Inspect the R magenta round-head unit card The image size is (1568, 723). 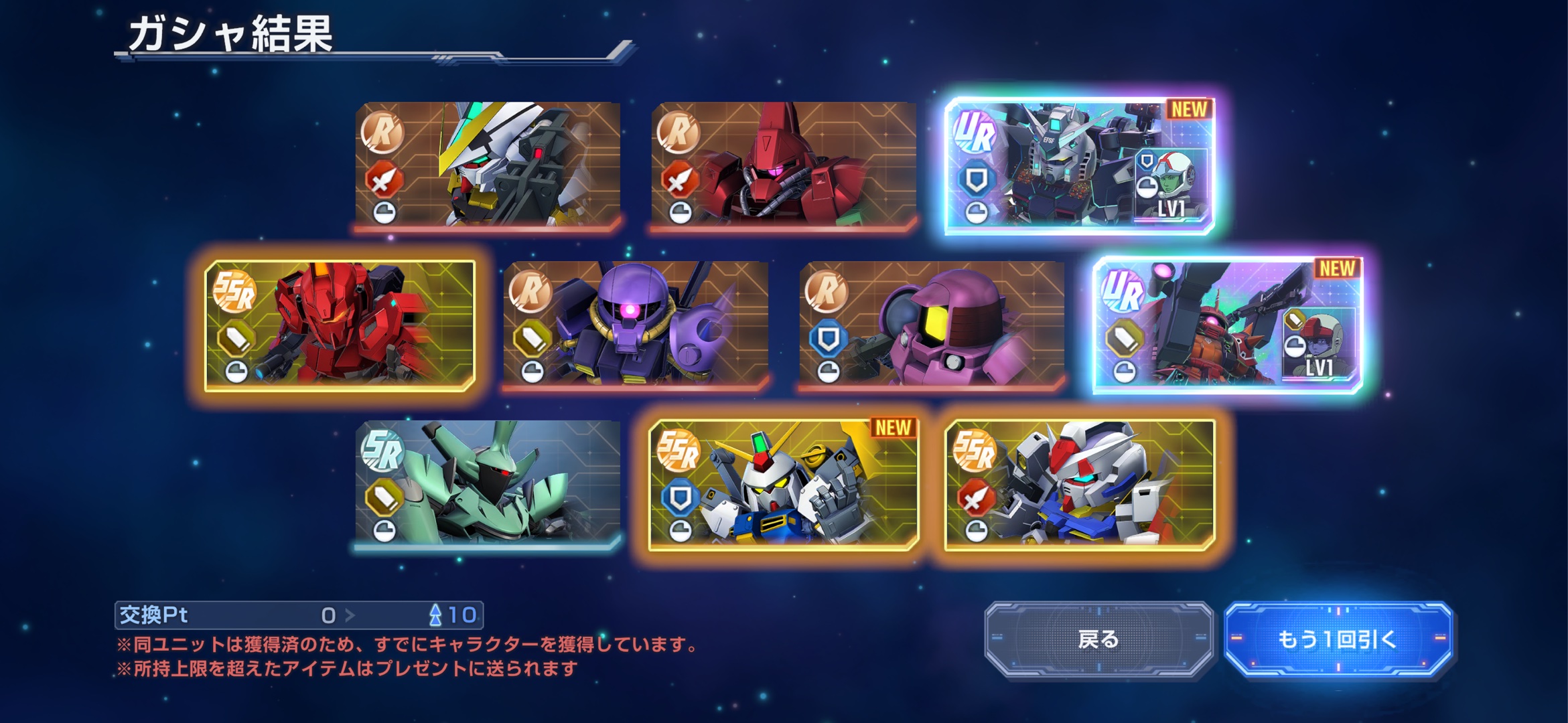click(x=931, y=325)
